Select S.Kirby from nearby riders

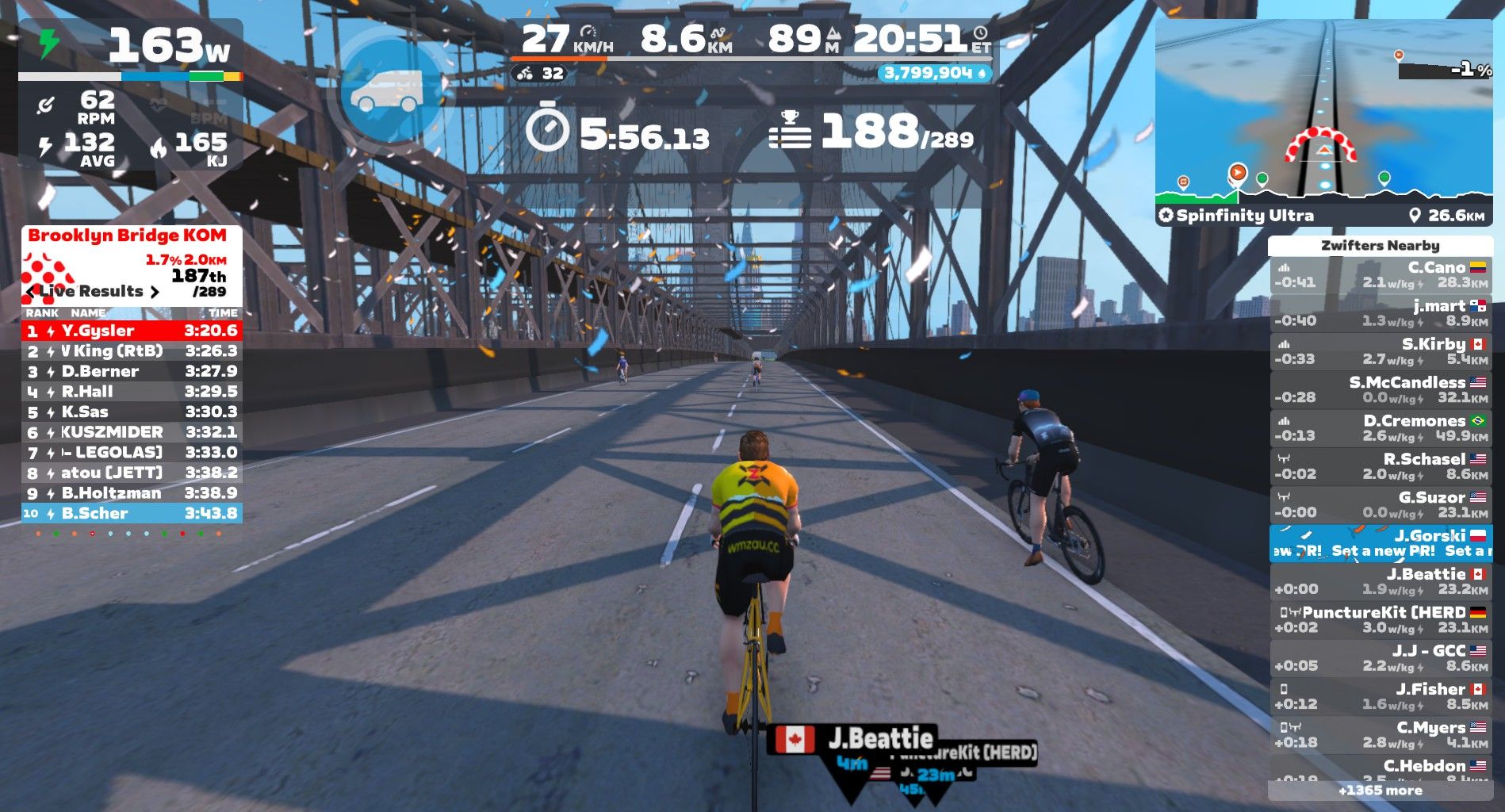1381,351
